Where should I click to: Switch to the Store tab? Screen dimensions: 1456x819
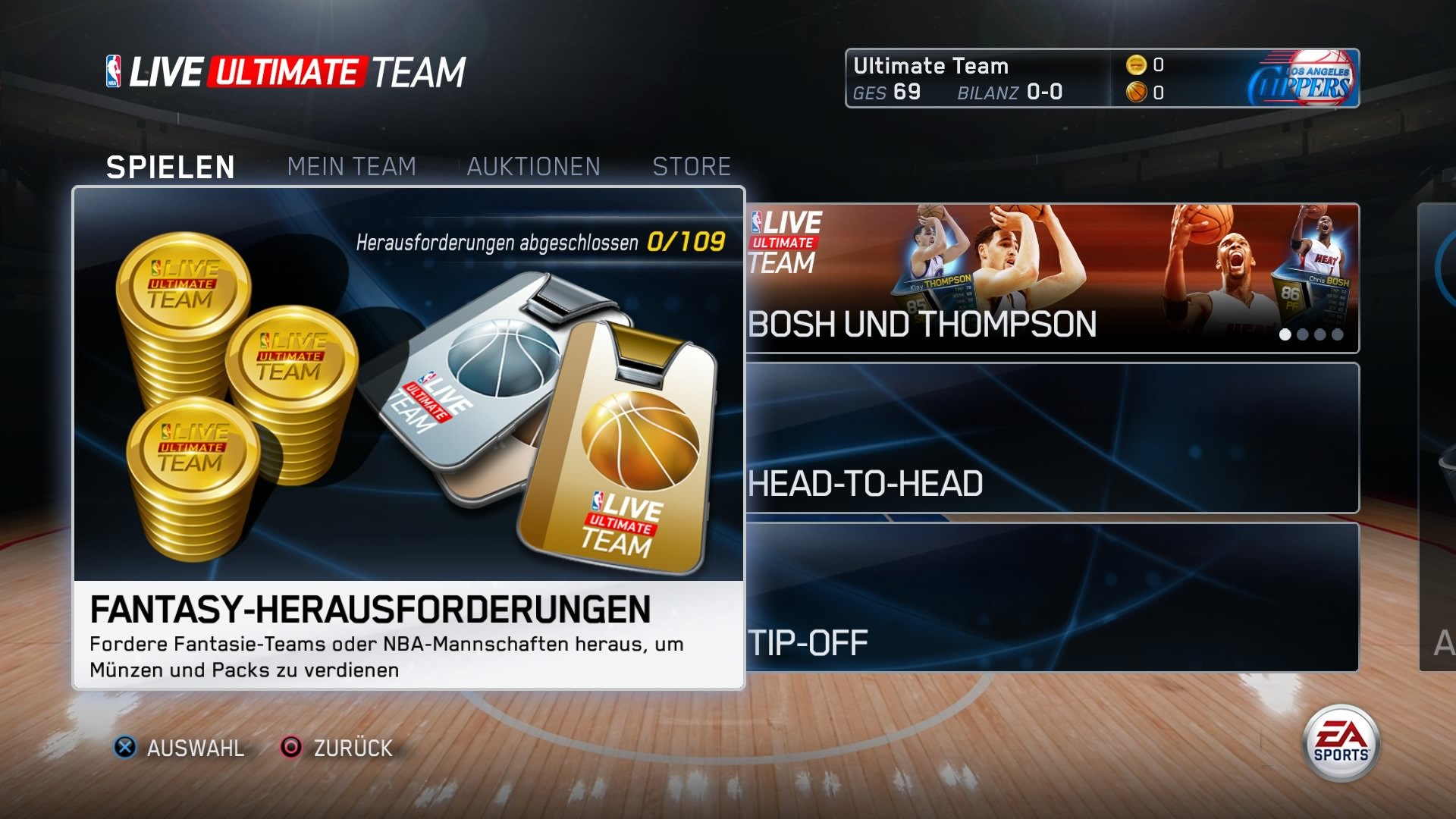click(x=692, y=165)
